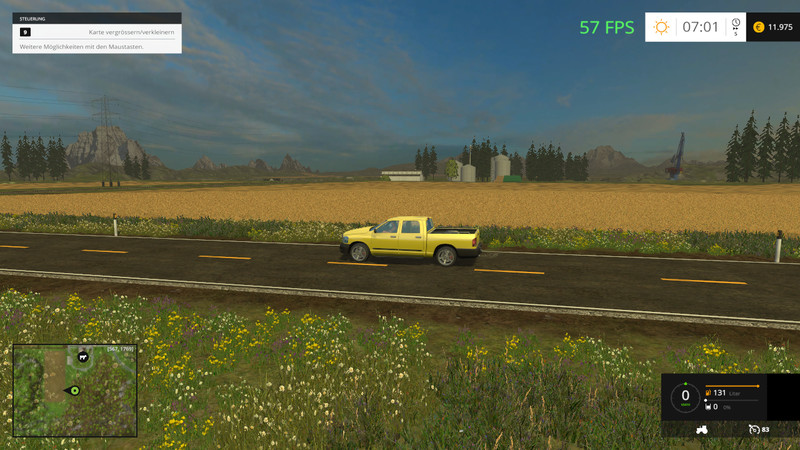Viewport: 800px width, 450px height.
Task: Change the time scale clock icon
Action: pyautogui.click(x=736, y=24)
